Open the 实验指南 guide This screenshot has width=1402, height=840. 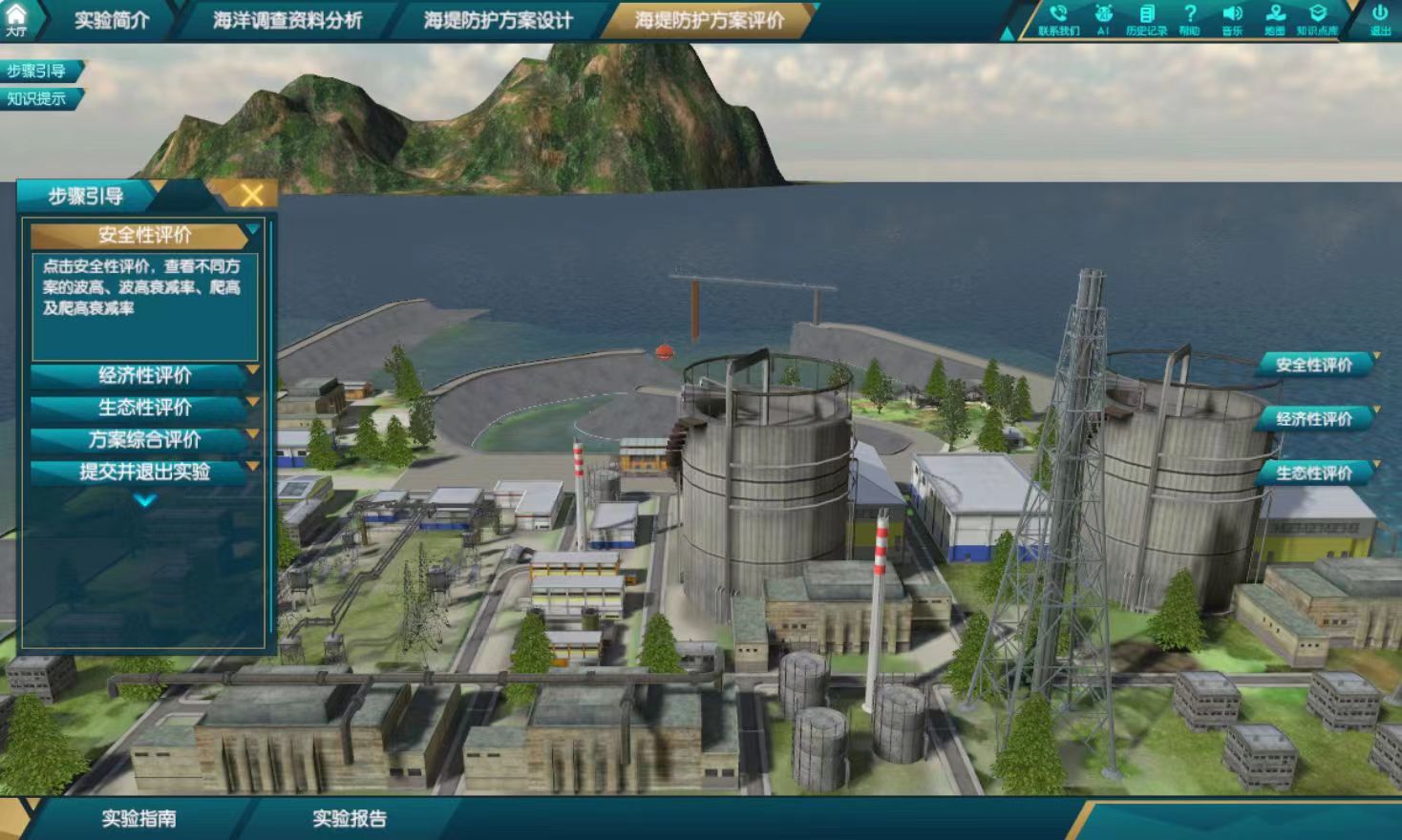click(x=139, y=818)
